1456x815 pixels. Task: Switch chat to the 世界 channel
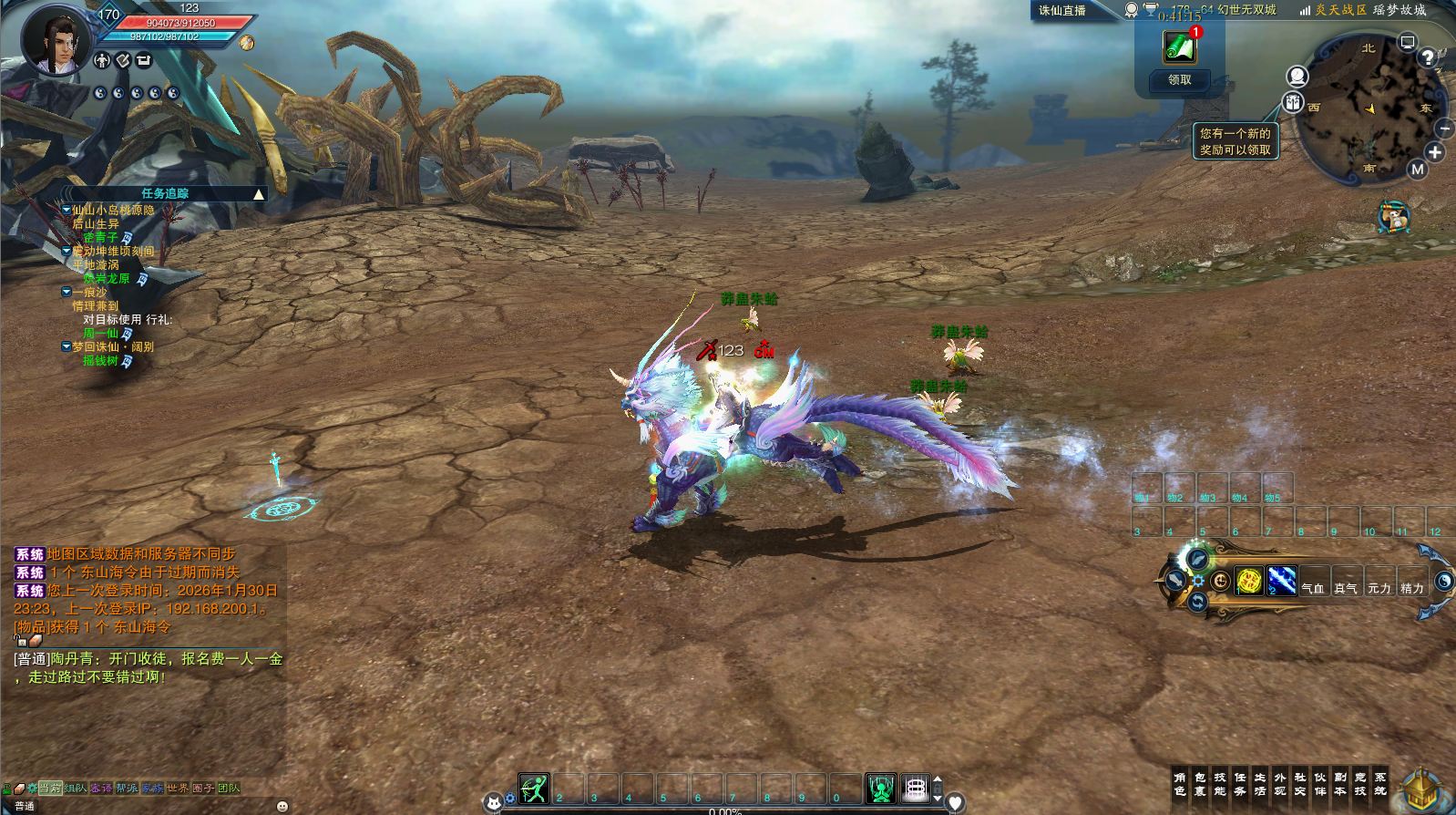178,788
